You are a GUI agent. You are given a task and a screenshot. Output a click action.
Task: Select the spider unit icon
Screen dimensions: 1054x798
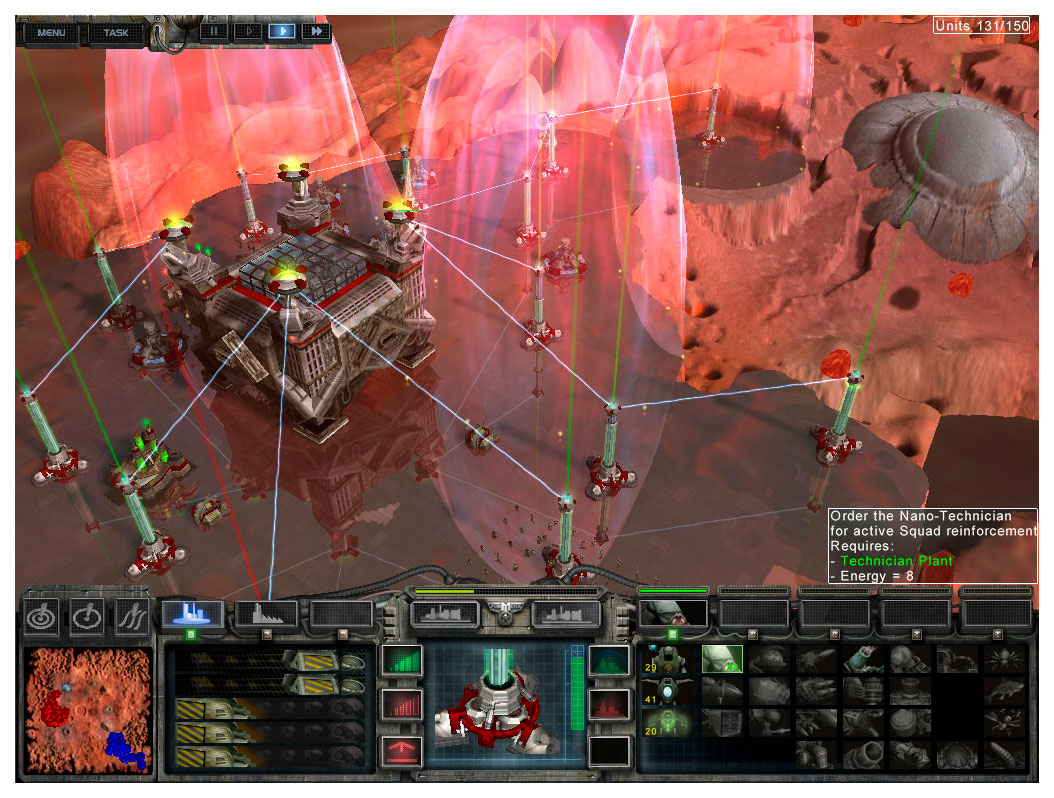1005,658
